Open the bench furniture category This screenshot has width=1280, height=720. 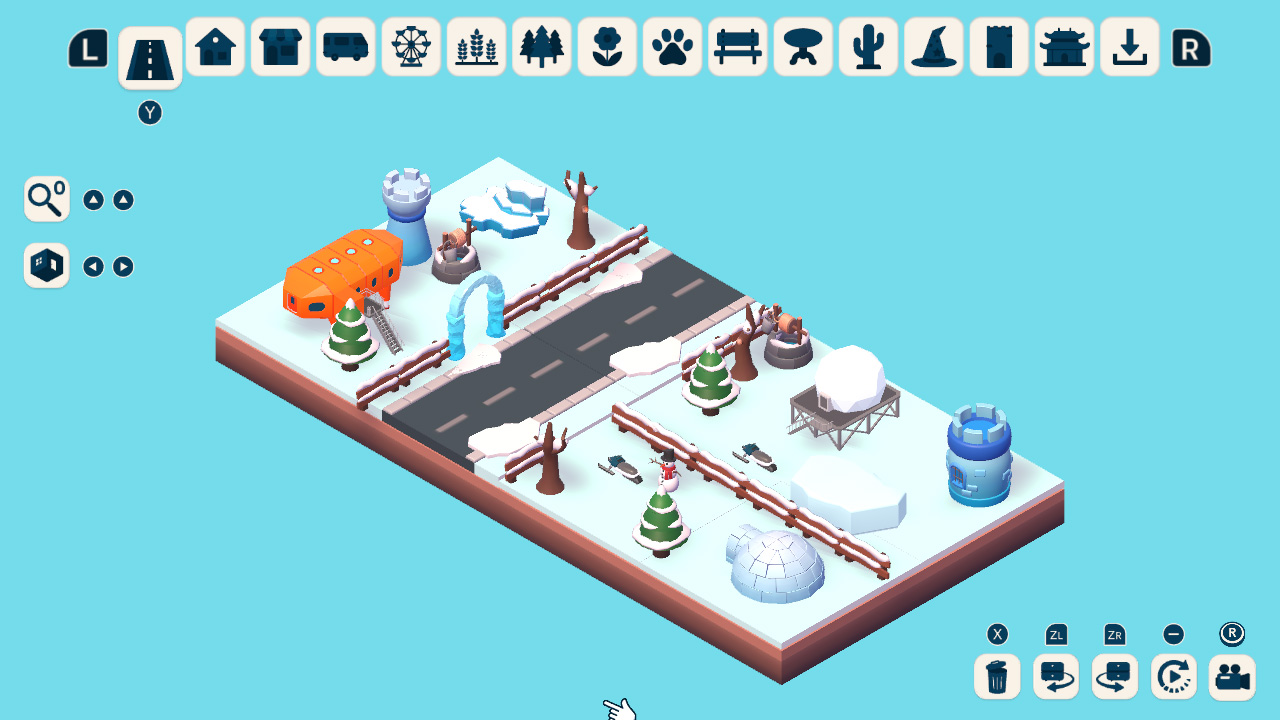737,46
